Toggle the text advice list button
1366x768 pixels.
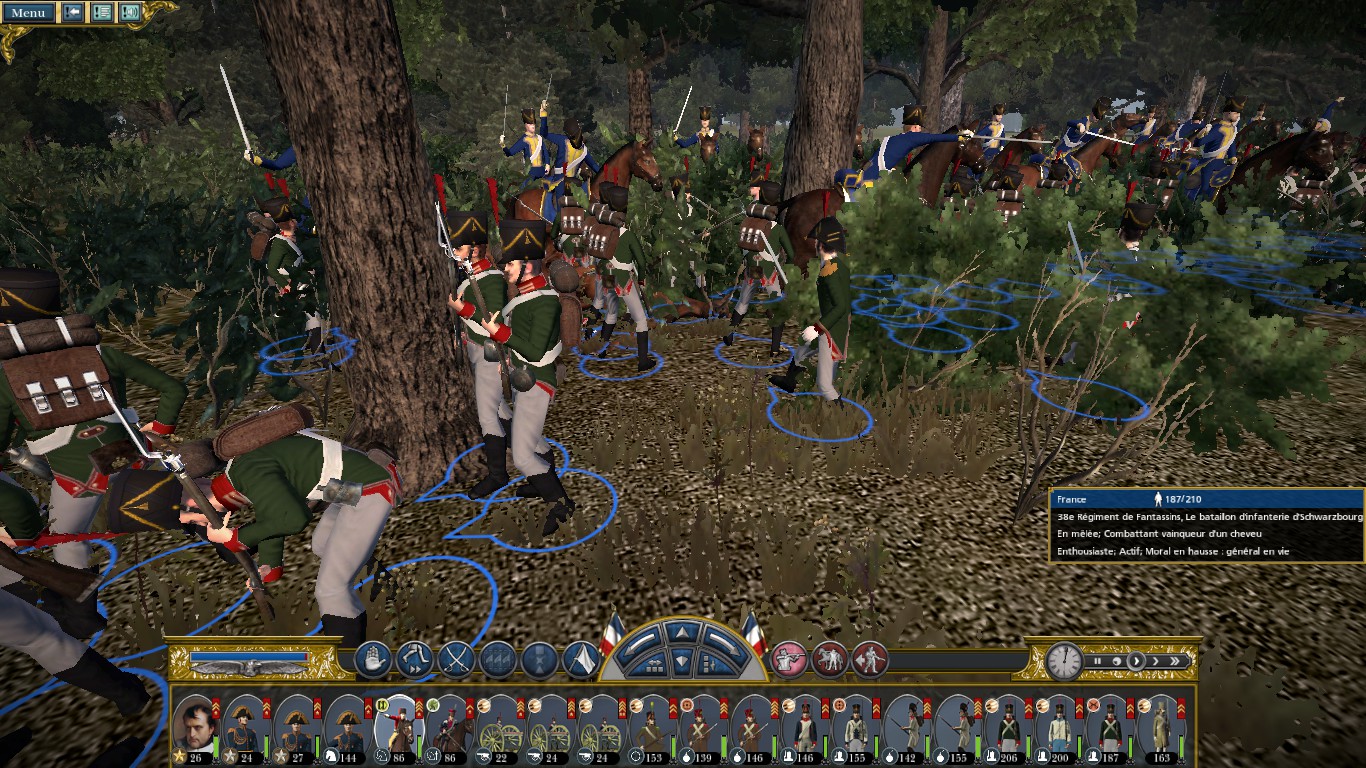pyautogui.click(x=101, y=13)
